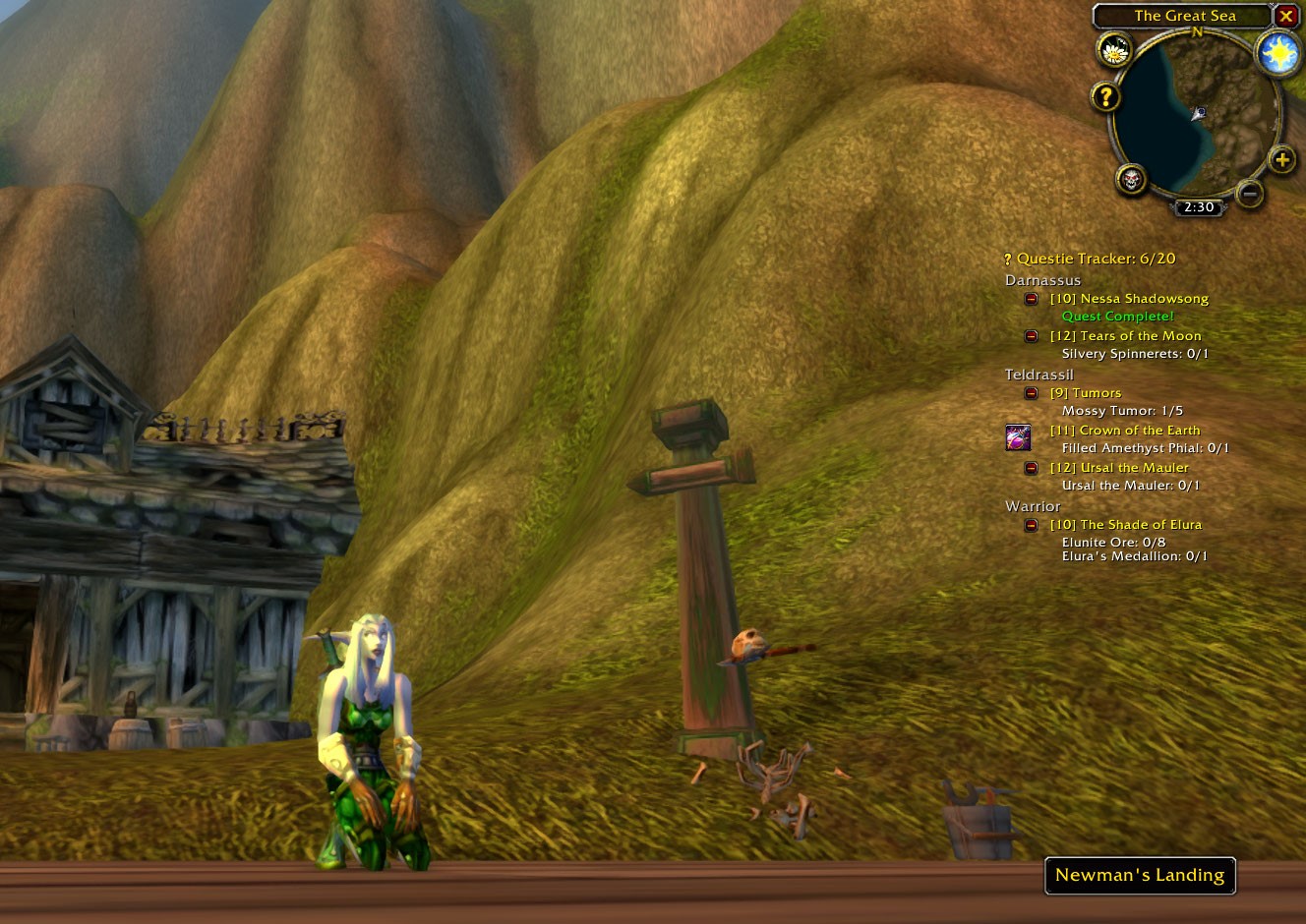Click the yellow question mark minimap button

pos(1105,96)
